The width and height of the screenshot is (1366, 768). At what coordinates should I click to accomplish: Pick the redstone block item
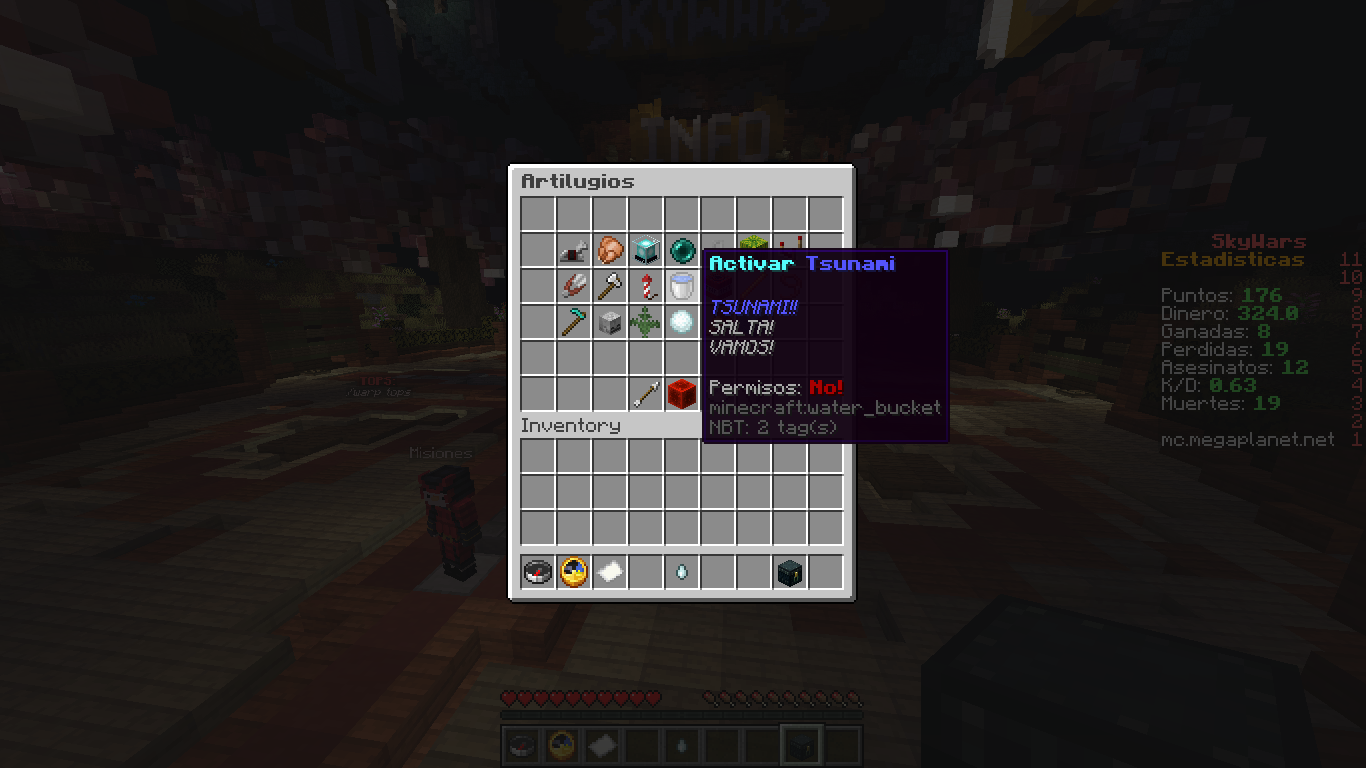click(682, 394)
